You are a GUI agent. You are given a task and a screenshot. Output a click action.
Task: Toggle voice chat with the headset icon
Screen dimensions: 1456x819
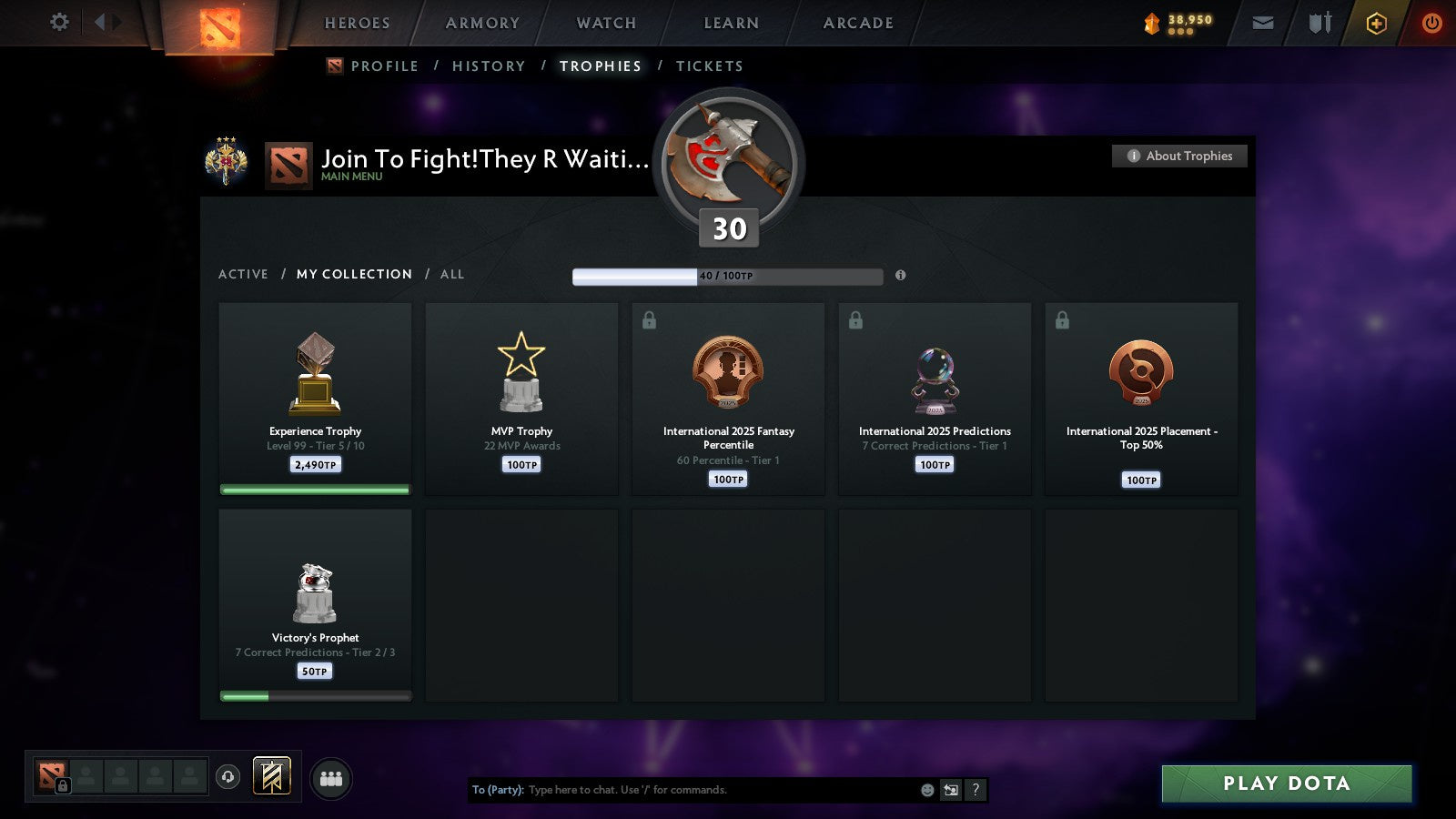226,775
